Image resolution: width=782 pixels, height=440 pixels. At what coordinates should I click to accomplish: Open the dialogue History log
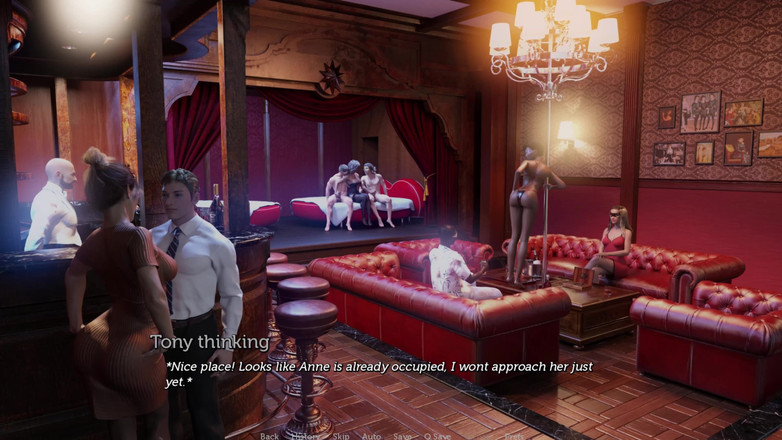pyautogui.click(x=305, y=436)
